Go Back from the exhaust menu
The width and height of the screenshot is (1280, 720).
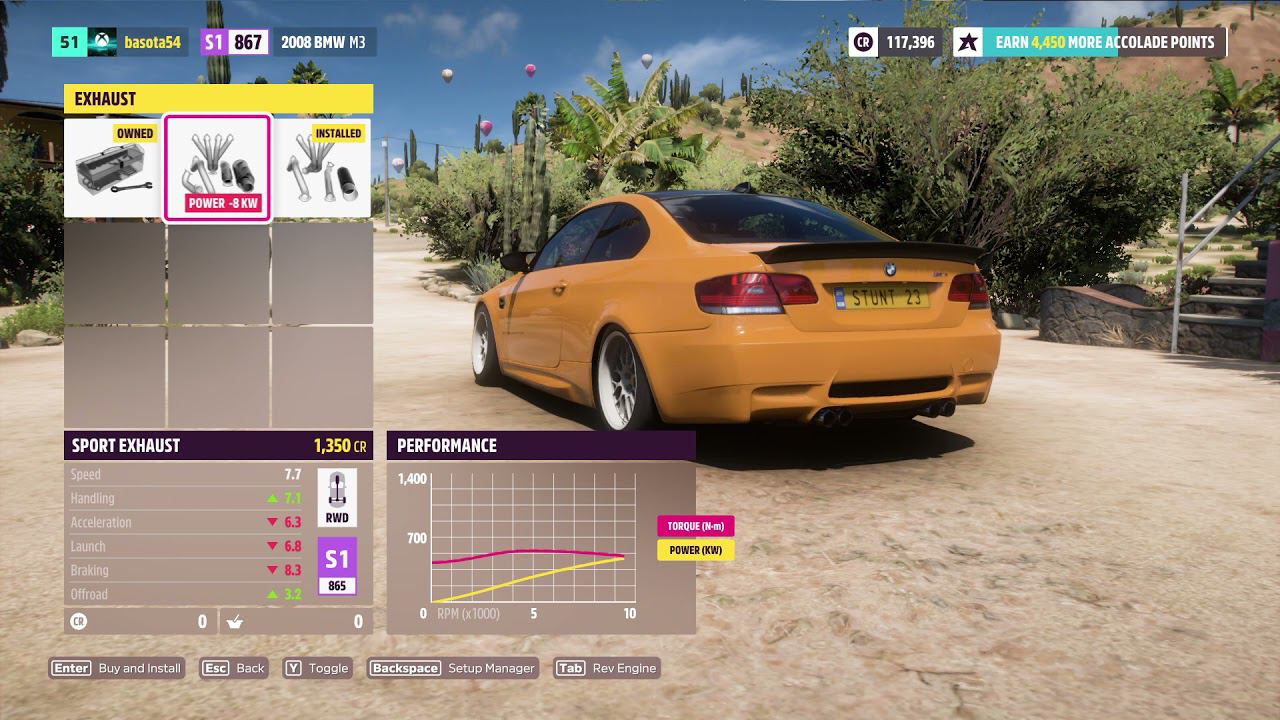pyautogui.click(x=235, y=668)
